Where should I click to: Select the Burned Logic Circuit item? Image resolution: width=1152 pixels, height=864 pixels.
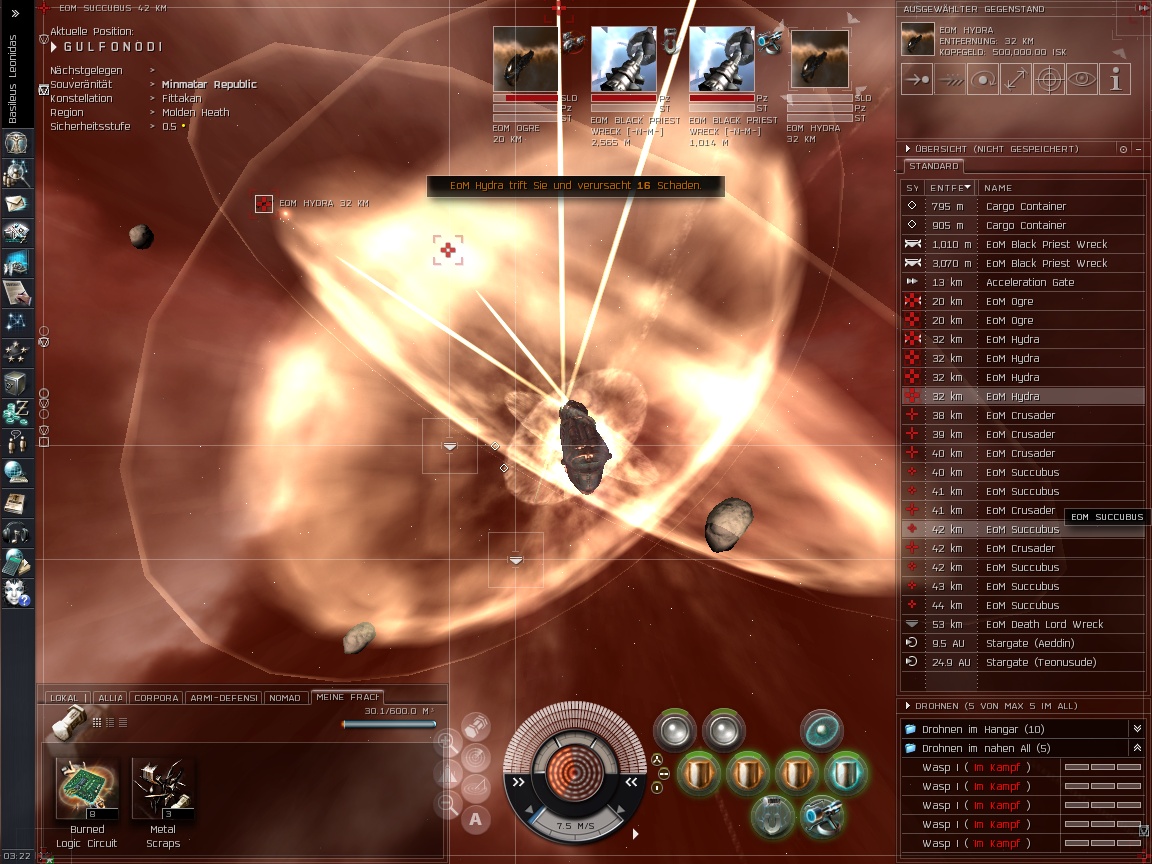click(87, 790)
